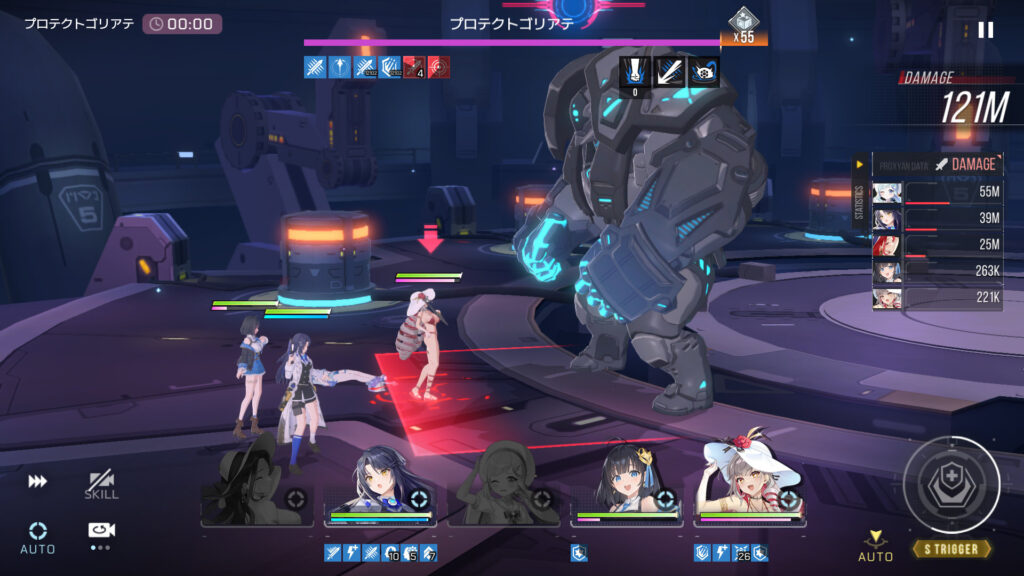Image resolution: width=1024 pixels, height=576 pixels.
Task: Toggle the yellow AUTO trigger option
Action: point(875,545)
